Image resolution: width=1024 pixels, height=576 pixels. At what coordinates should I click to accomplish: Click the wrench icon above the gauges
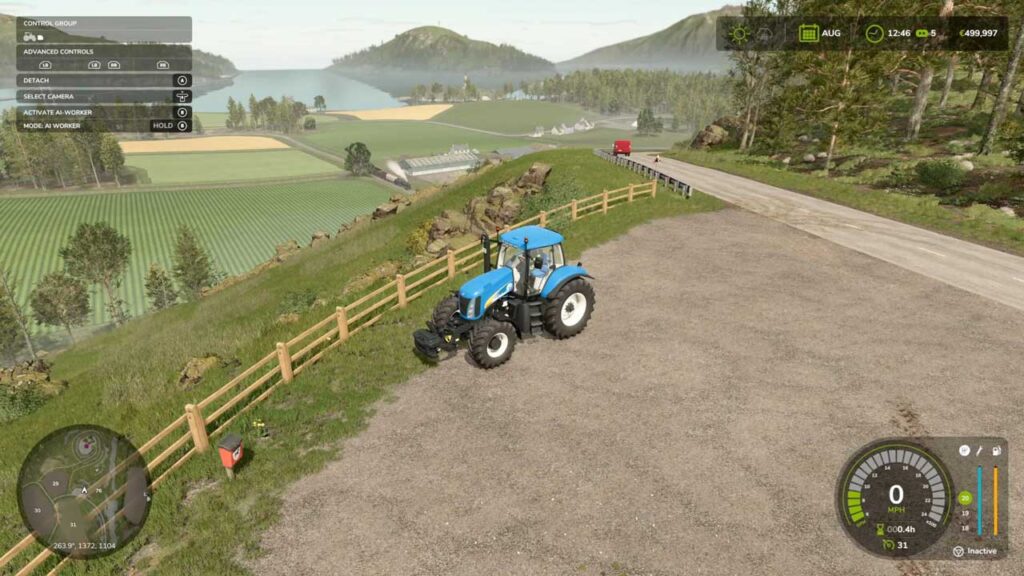coord(980,451)
